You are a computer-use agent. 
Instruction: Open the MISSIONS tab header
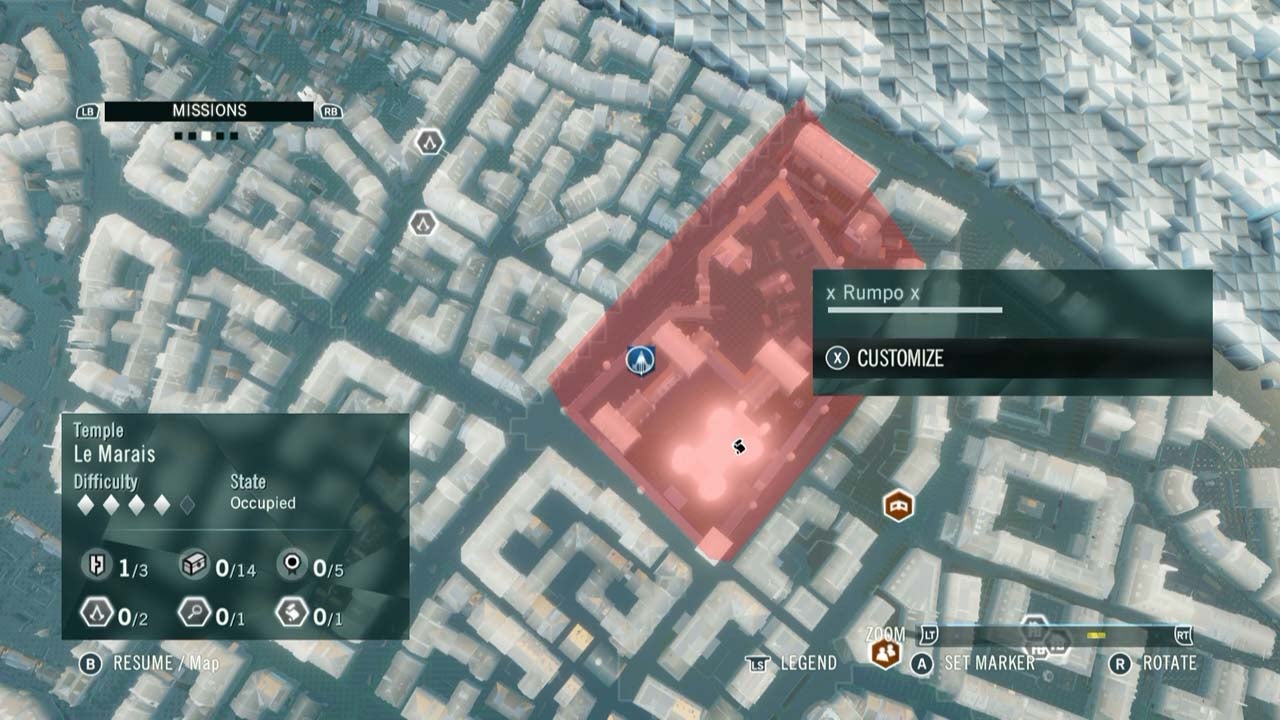[208, 110]
